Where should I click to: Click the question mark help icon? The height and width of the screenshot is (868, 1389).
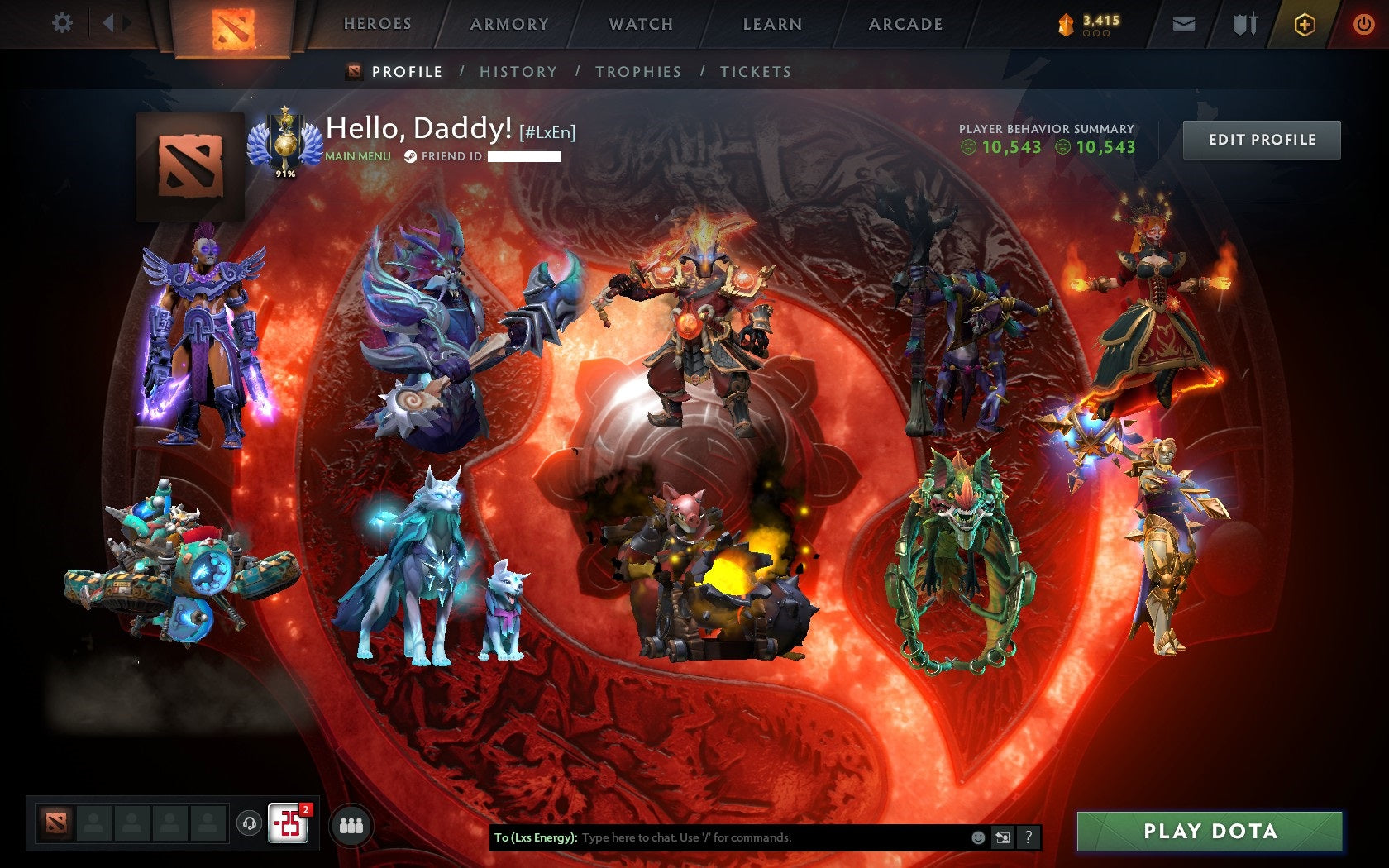coord(1029,837)
